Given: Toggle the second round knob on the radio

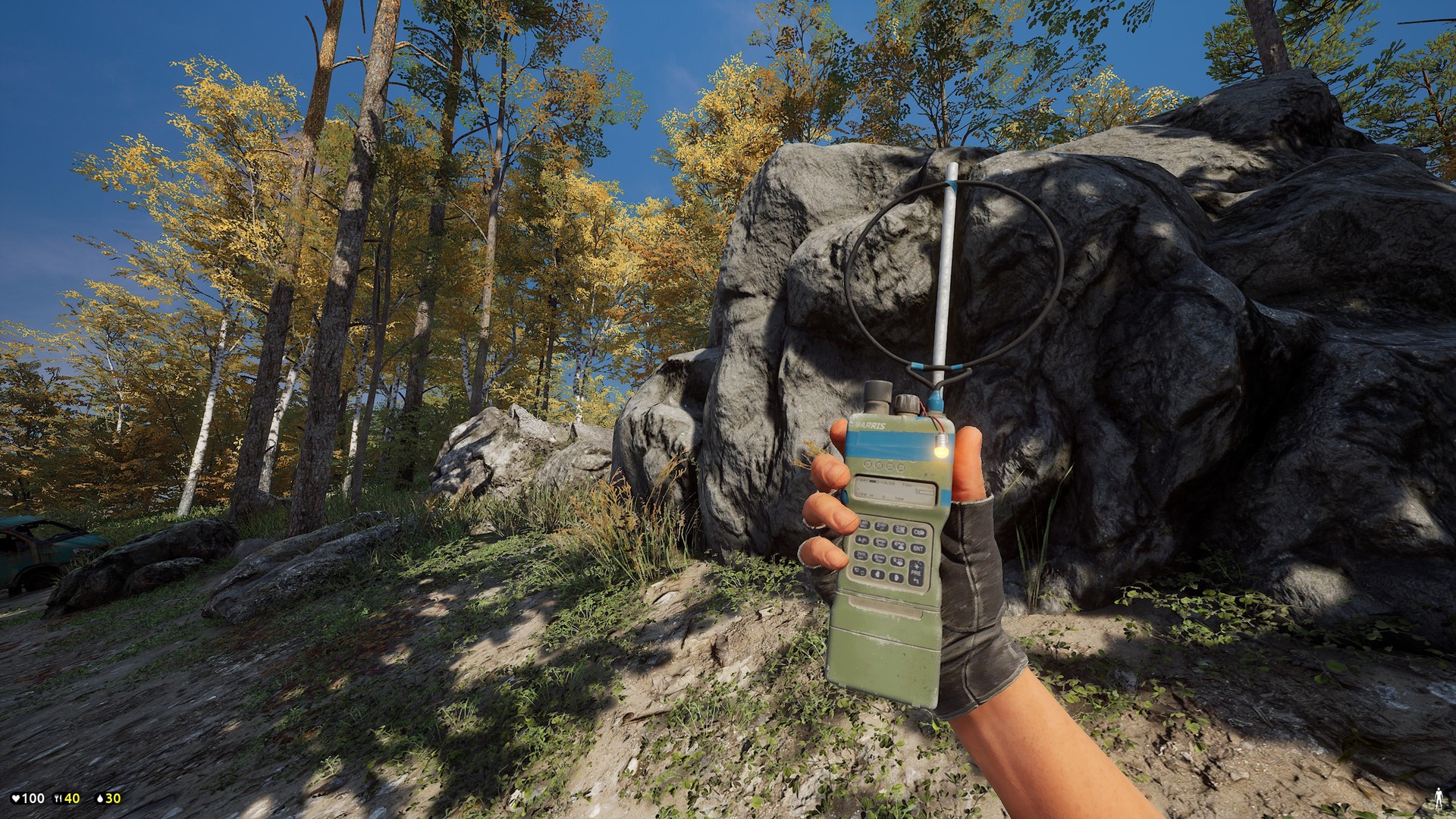Looking at the screenshot, I should (879, 466).
